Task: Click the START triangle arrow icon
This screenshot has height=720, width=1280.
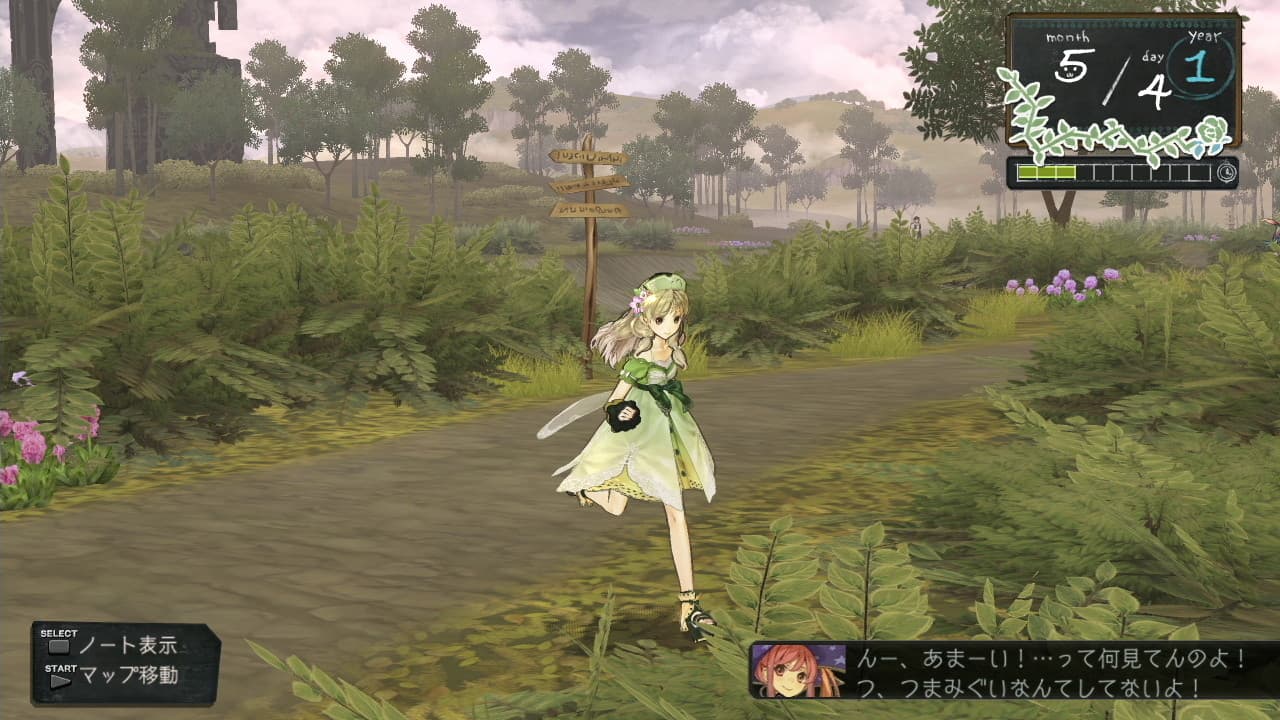Action: point(60,678)
